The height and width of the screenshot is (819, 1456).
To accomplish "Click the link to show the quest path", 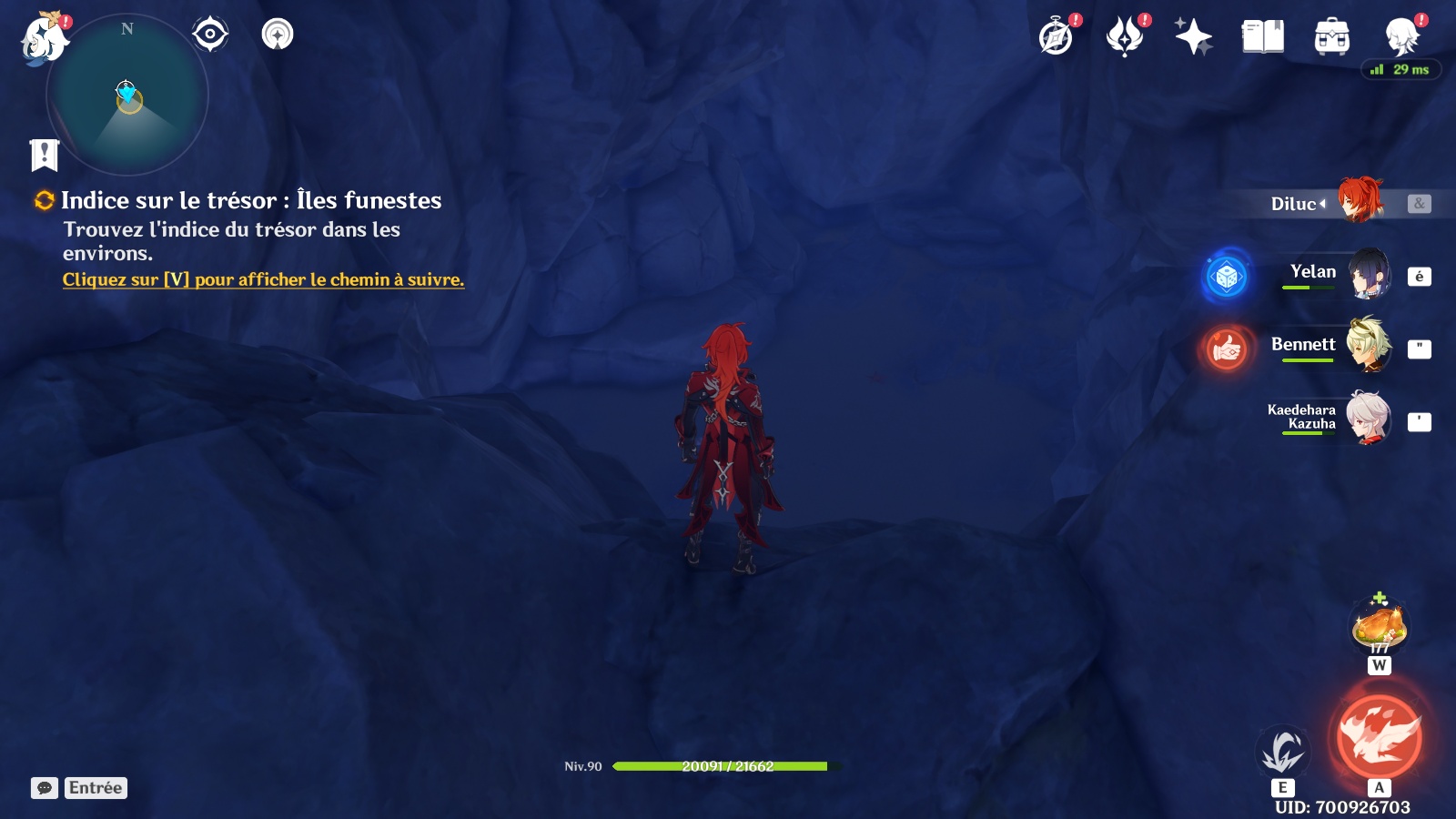I will tap(263, 280).
